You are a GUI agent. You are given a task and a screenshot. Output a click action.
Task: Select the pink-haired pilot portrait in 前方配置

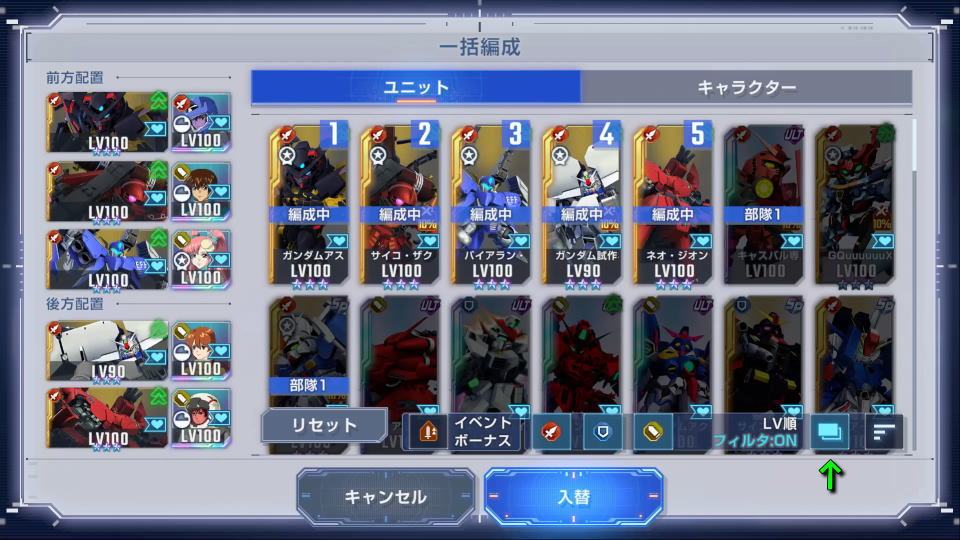click(201, 258)
